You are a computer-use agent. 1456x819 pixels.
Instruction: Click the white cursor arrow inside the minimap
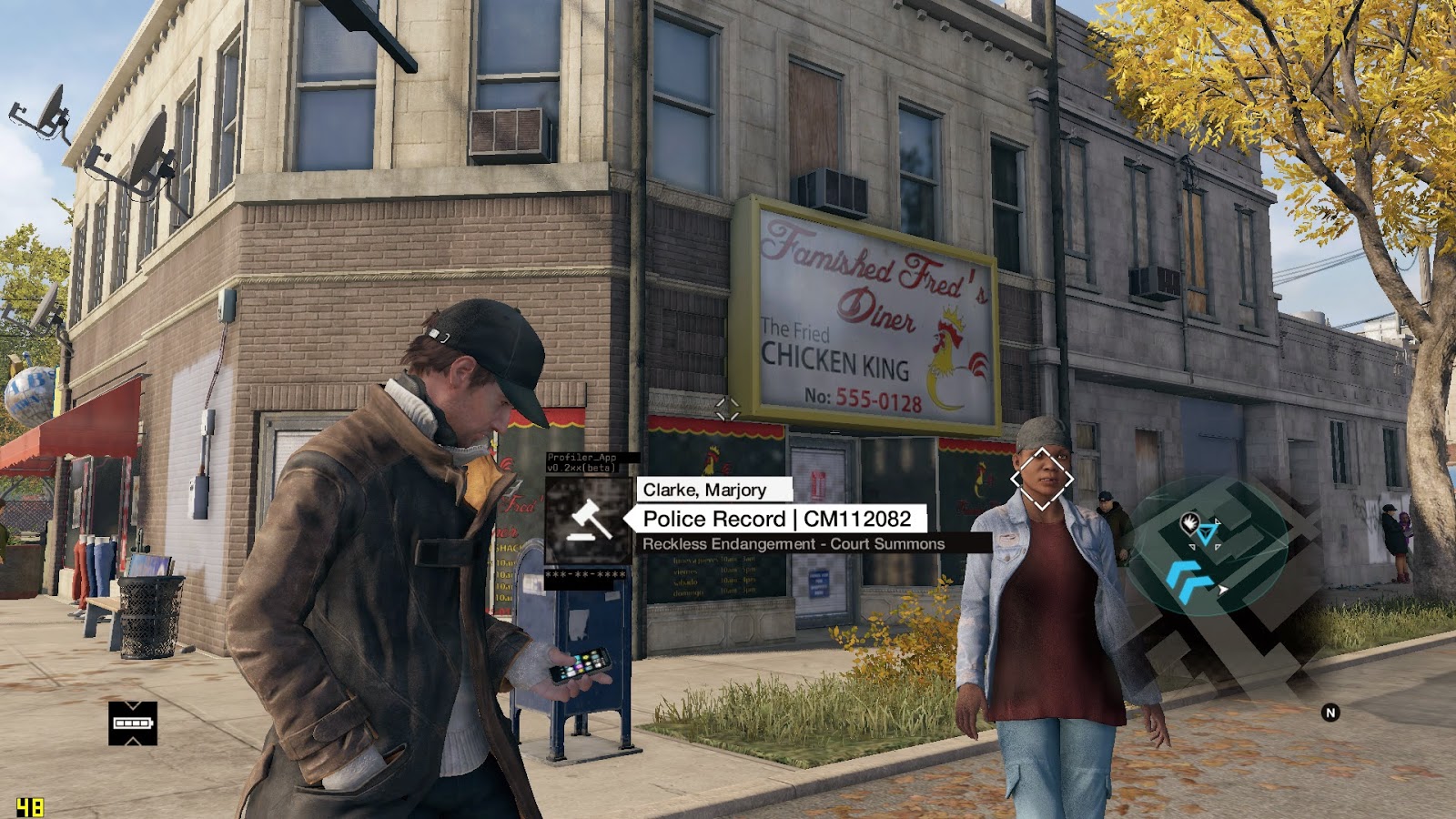(1222, 590)
